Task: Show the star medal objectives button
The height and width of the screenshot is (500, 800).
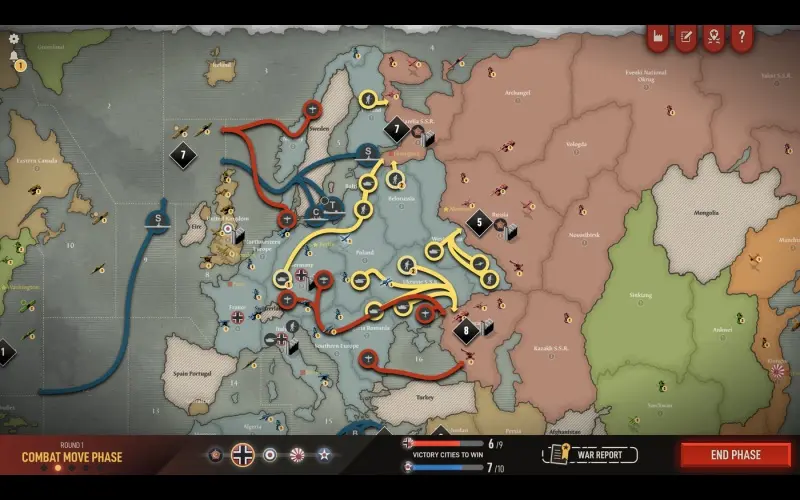Action: (714, 38)
